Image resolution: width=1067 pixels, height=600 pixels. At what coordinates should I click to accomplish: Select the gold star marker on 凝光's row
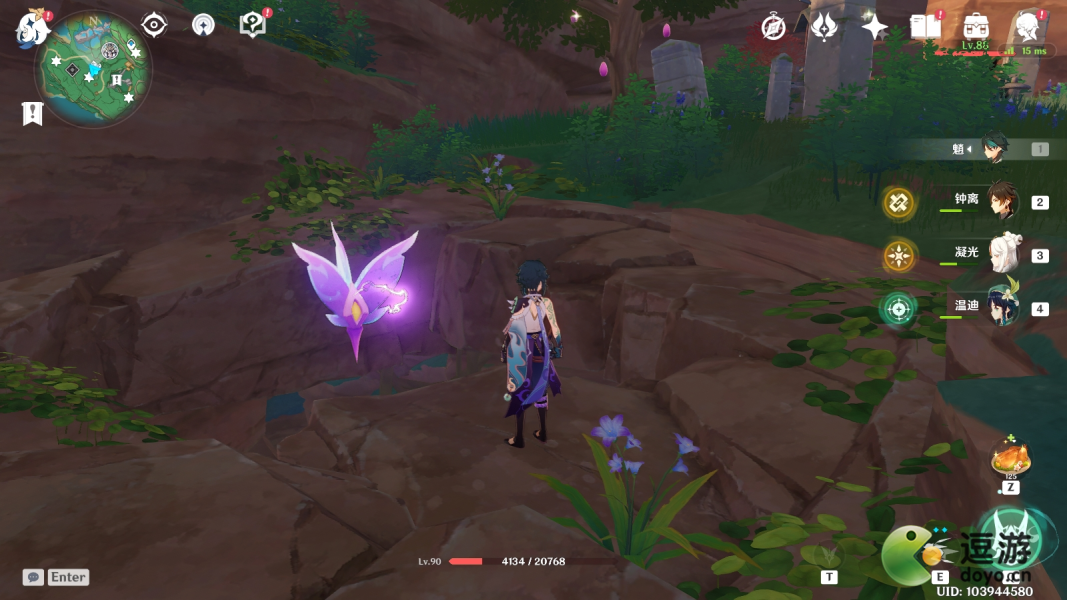(x=899, y=256)
